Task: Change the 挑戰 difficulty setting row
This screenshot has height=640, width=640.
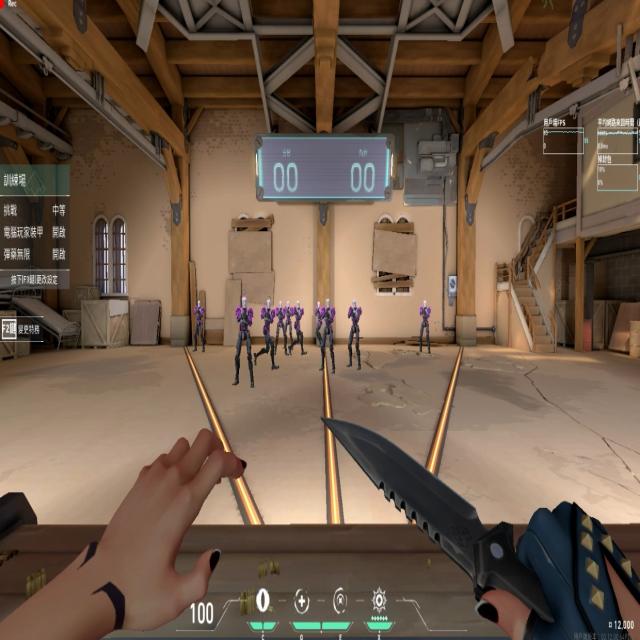Action: click(x=35, y=212)
